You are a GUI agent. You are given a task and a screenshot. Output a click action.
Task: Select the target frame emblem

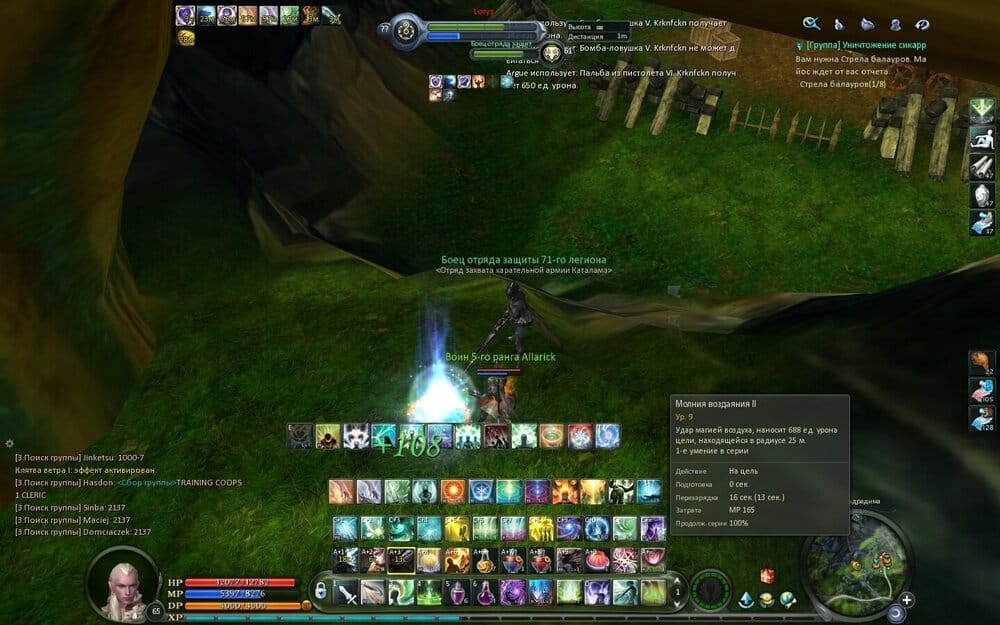[x=552, y=55]
